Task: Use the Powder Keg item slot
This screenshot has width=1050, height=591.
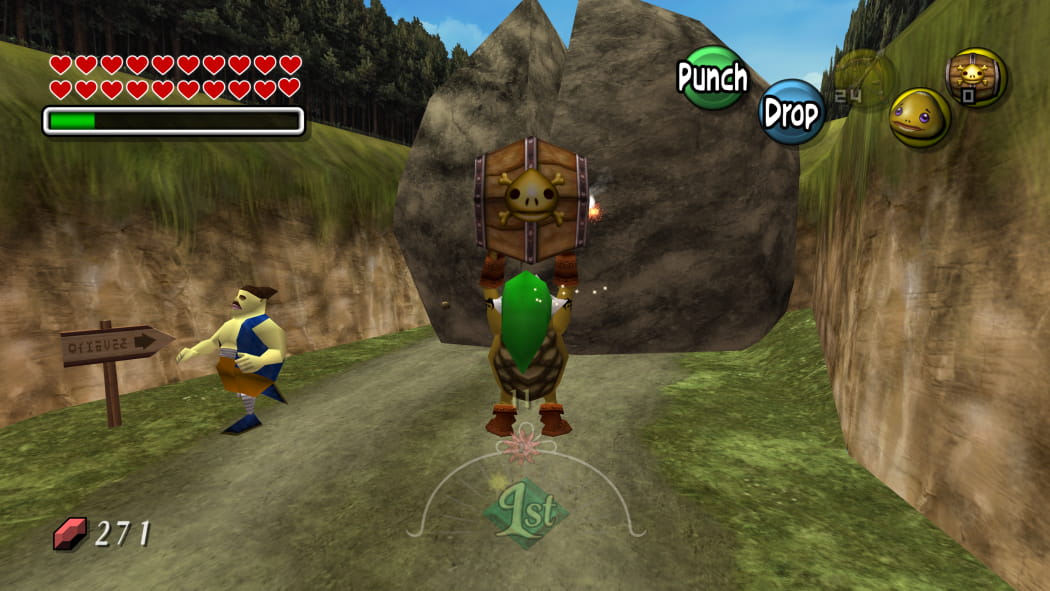Action: point(976,77)
